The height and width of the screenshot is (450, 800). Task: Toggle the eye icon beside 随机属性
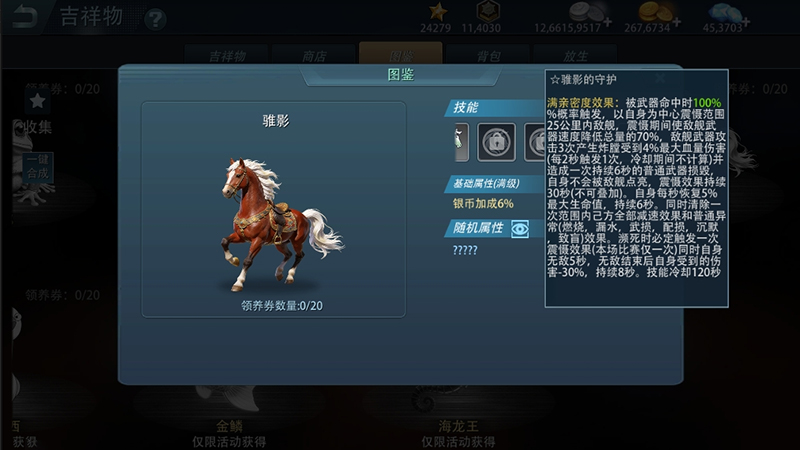click(519, 229)
